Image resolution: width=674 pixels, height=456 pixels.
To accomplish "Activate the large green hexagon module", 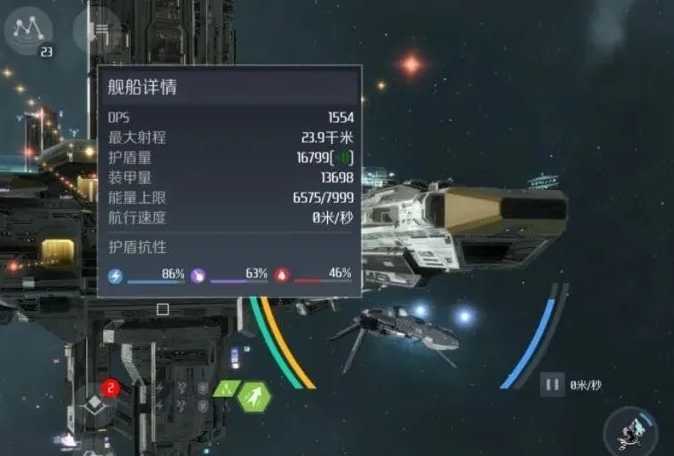I will point(255,396).
